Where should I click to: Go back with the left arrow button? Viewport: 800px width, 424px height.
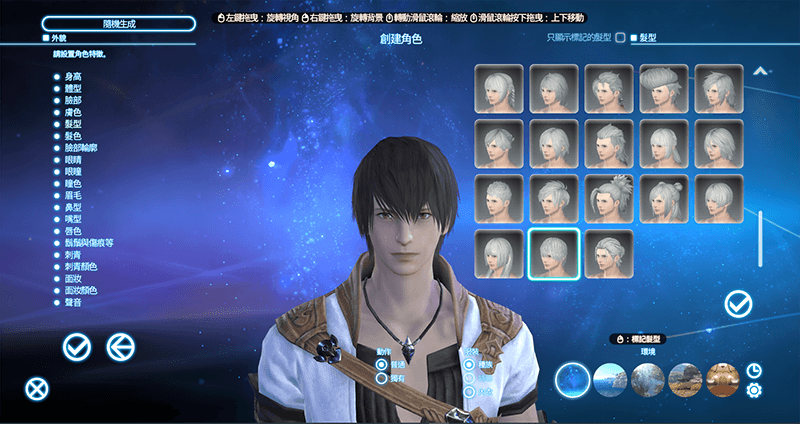(121, 347)
